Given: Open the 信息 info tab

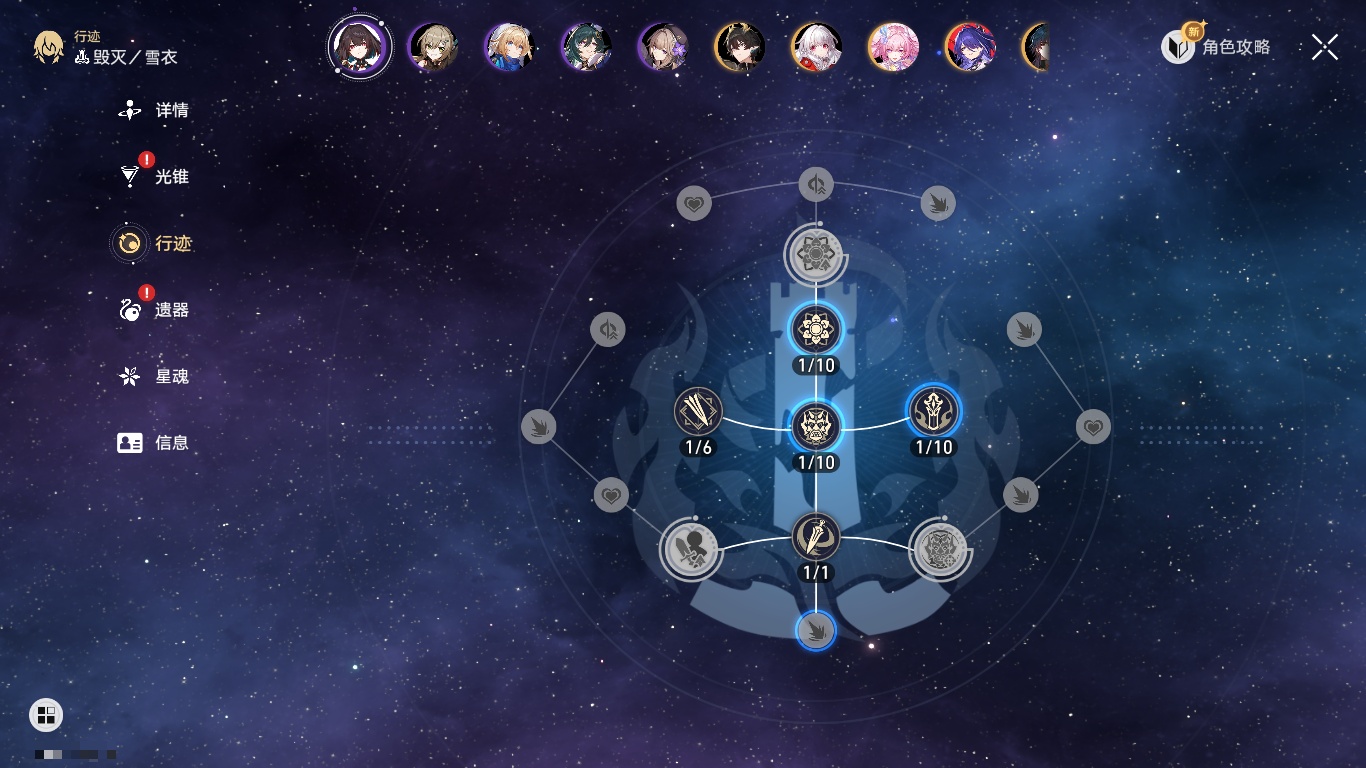Looking at the screenshot, I should [154, 442].
